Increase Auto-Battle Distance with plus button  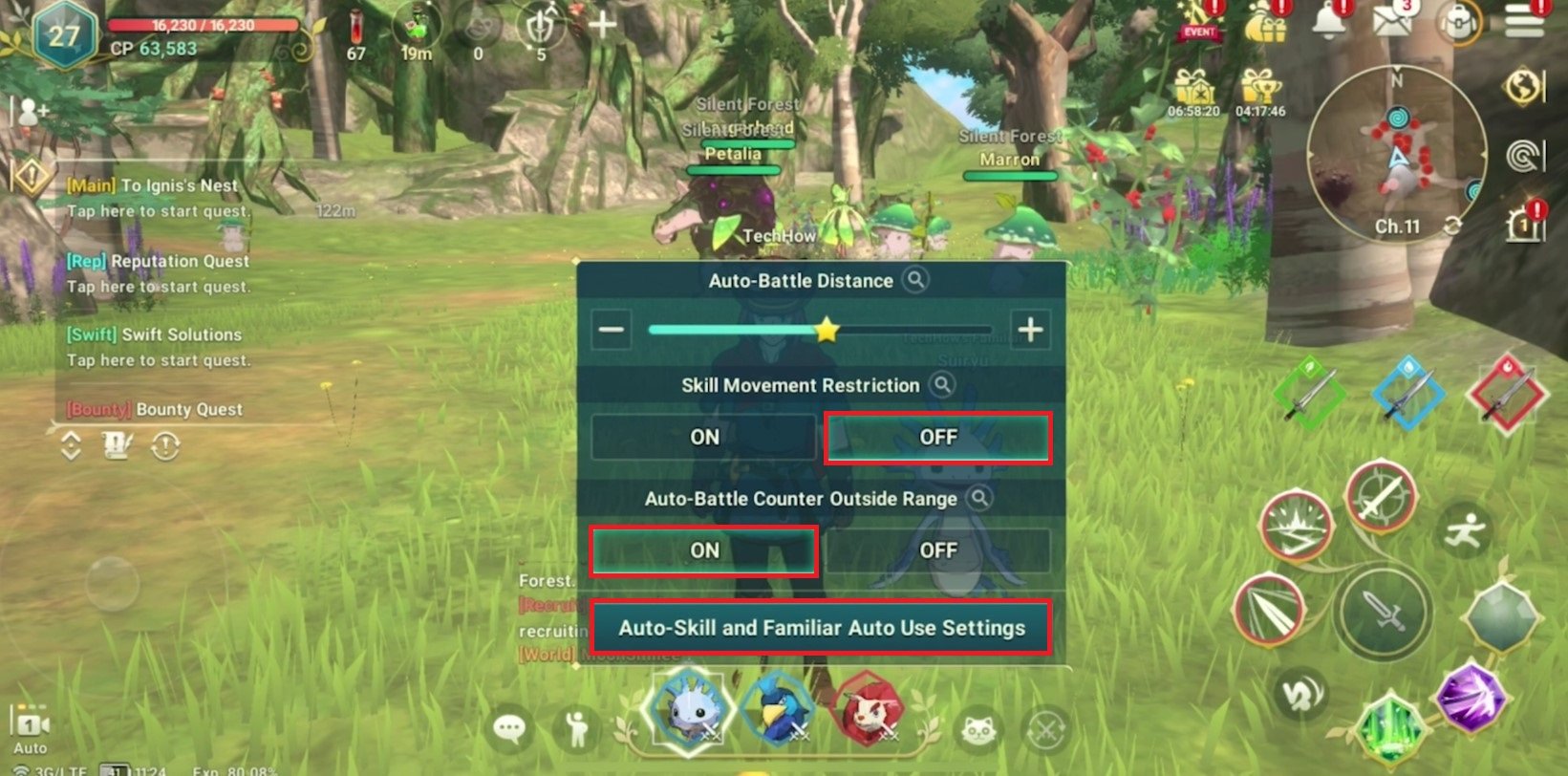[x=1030, y=331]
